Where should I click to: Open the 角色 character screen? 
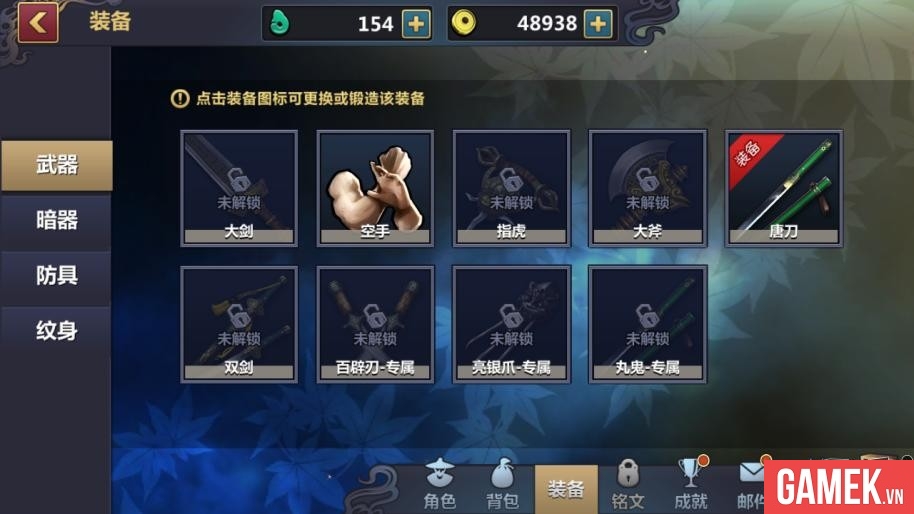click(x=439, y=486)
